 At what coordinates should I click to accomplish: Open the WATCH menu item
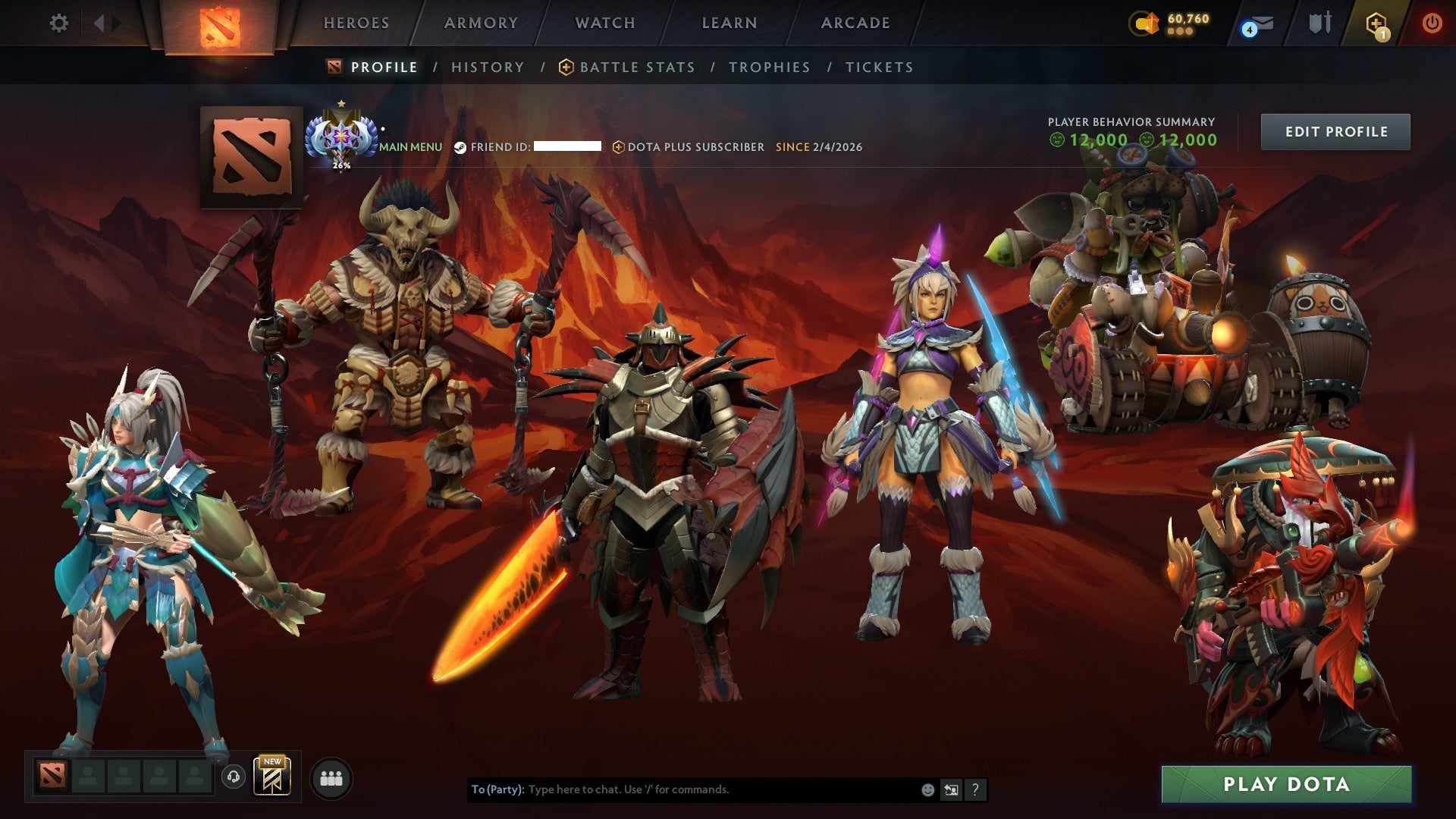(x=604, y=23)
